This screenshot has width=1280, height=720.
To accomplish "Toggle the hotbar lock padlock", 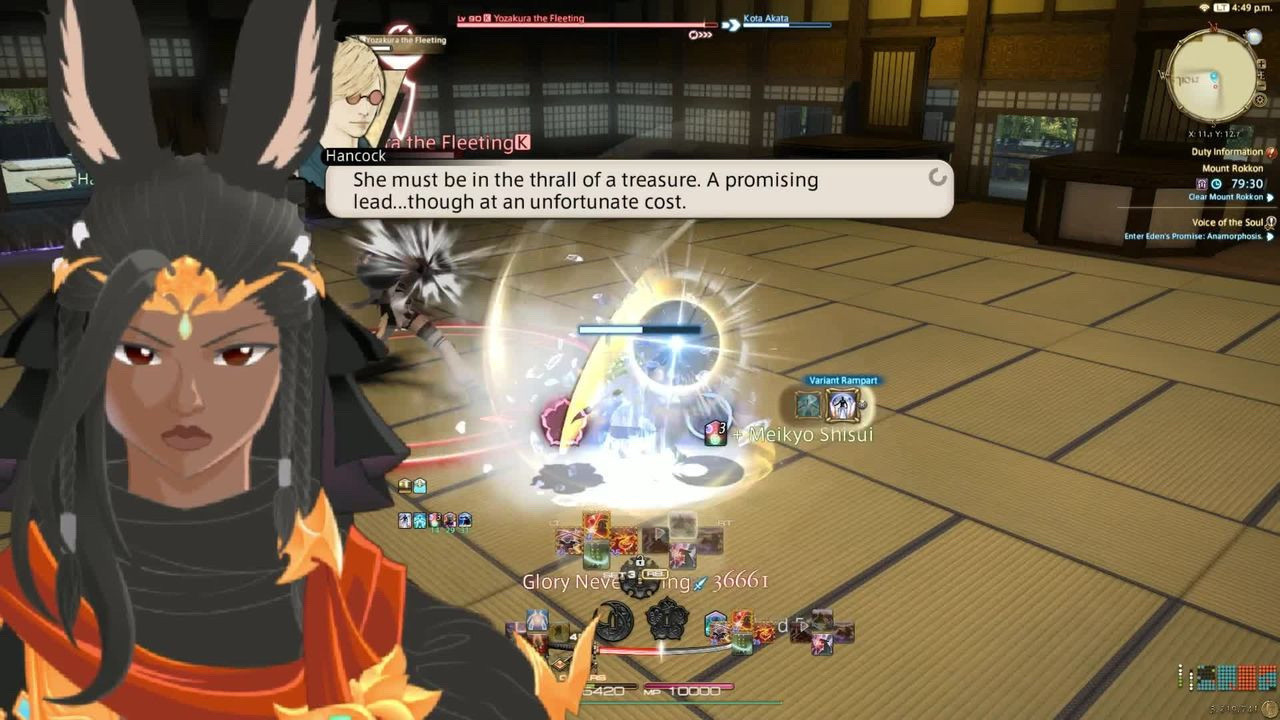I will [x=639, y=561].
